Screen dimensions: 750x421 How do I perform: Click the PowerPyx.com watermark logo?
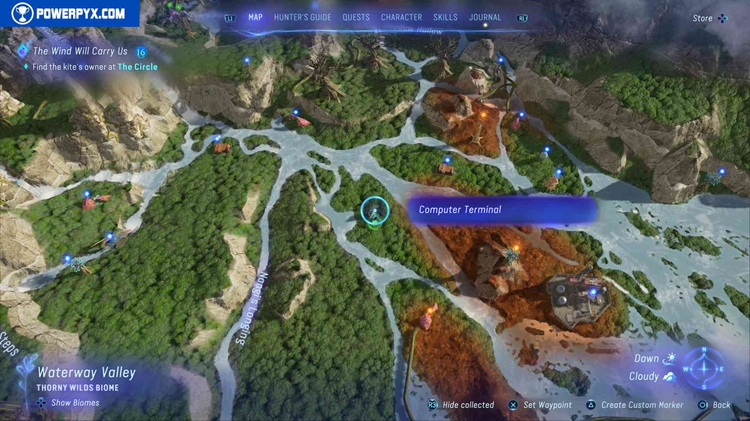pyautogui.click(x=69, y=14)
